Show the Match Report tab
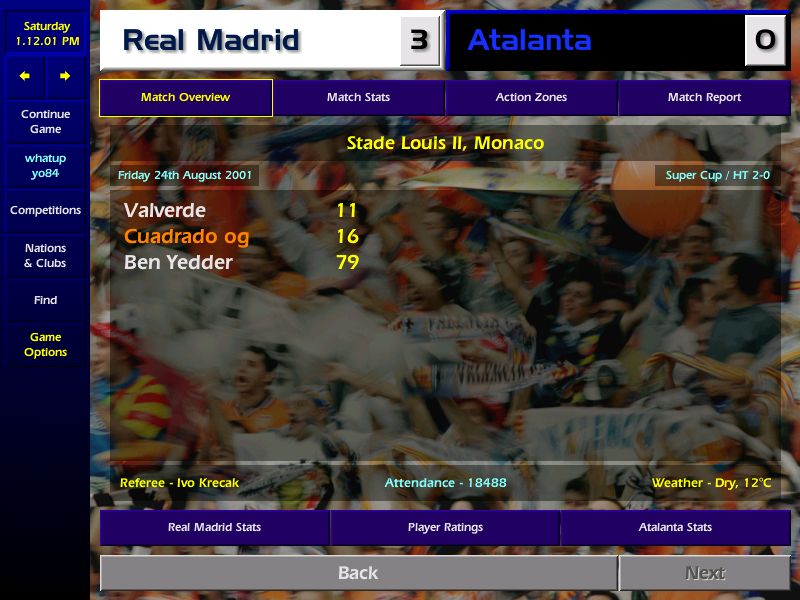Viewport: 800px width, 600px height. coord(704,98)
